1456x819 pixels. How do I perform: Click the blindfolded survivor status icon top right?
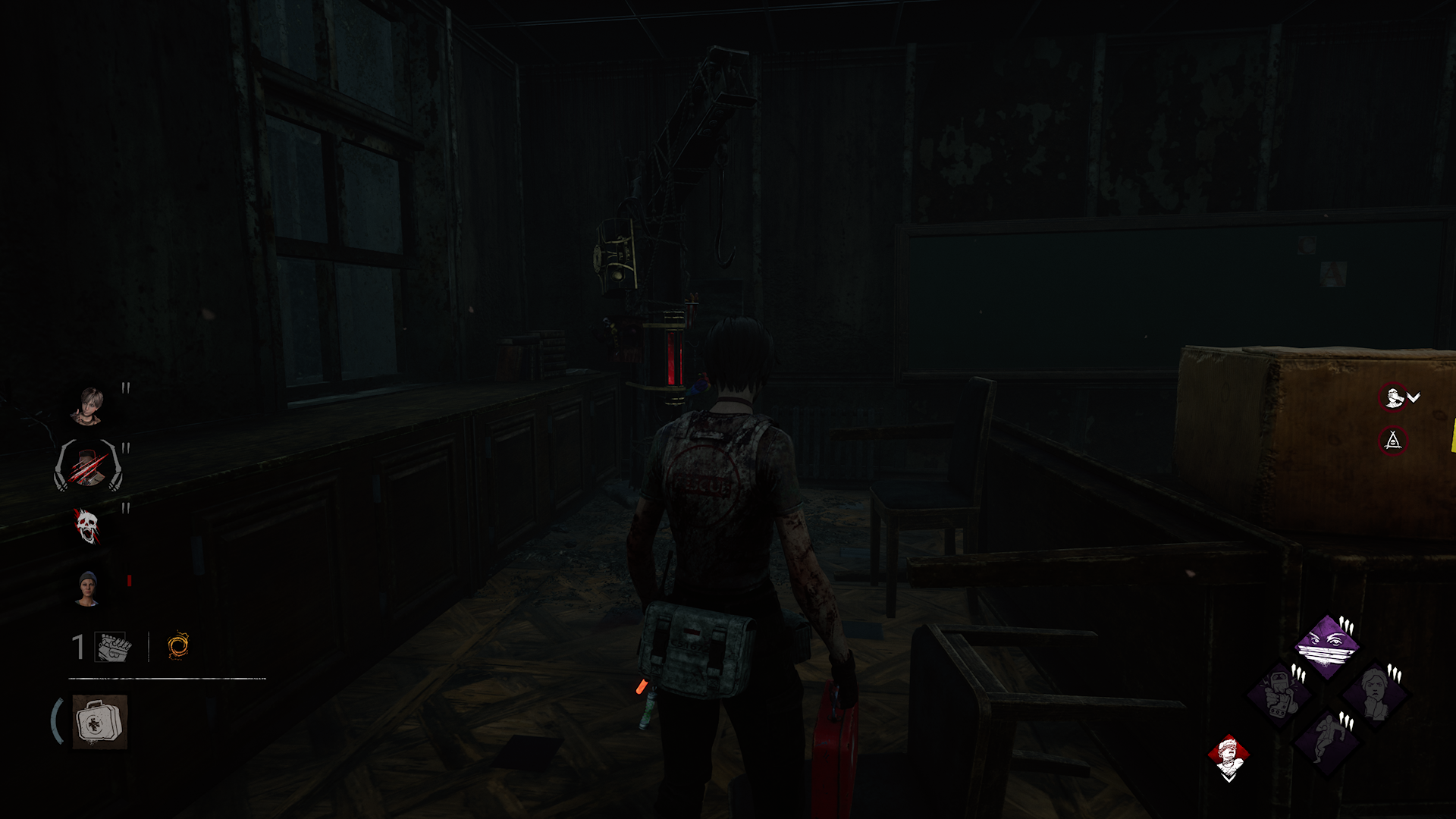click(1393, 396)
